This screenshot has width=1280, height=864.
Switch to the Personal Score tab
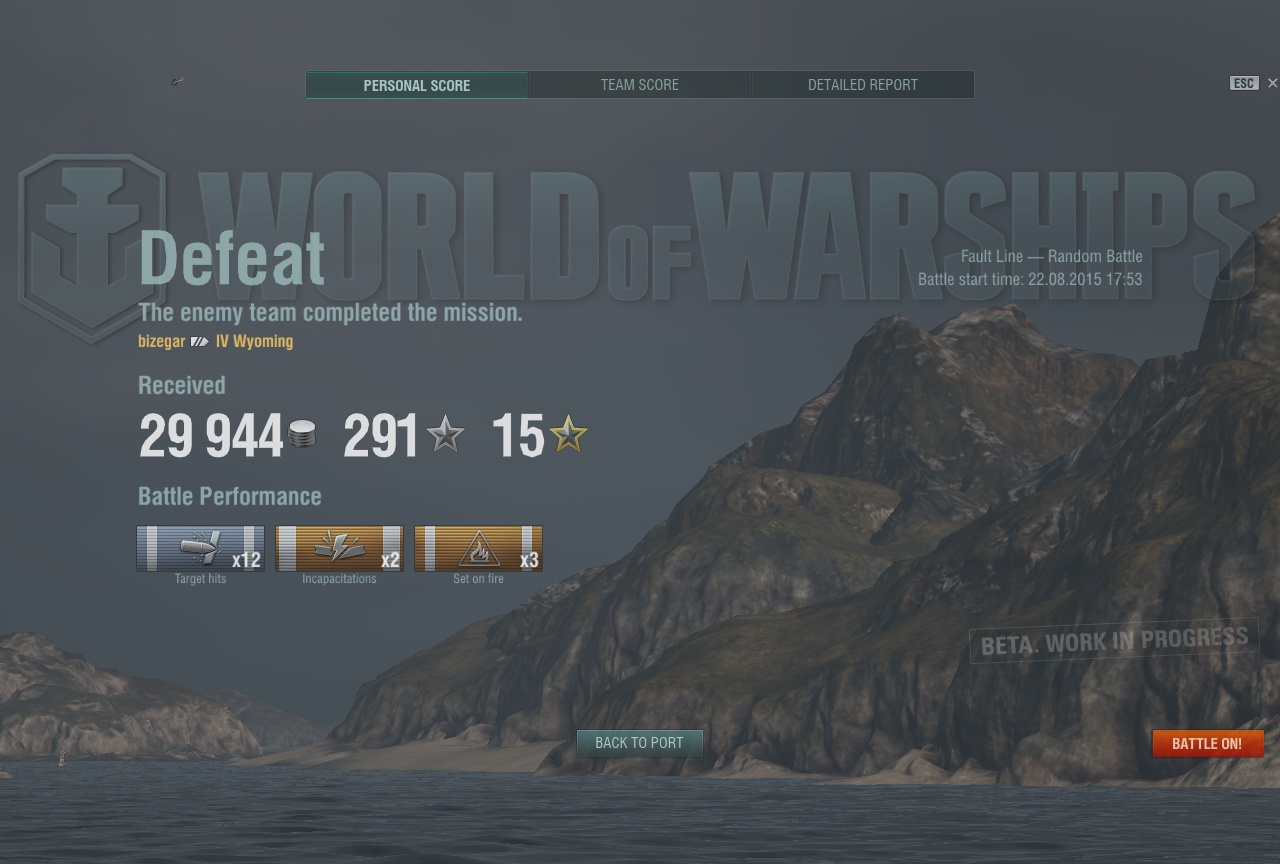pos(416,85)
